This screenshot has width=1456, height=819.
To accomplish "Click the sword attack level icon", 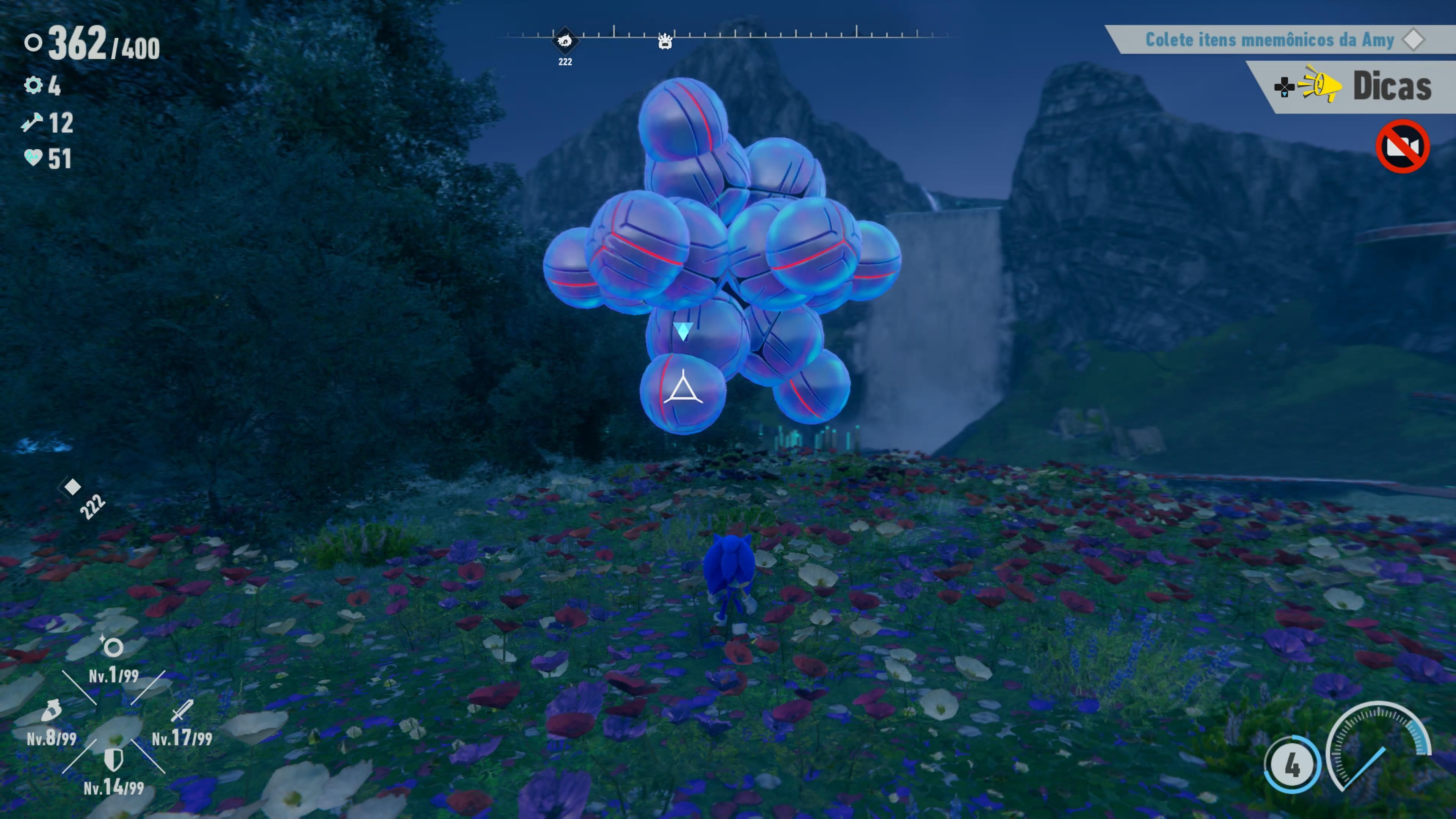I will [182, 711].
